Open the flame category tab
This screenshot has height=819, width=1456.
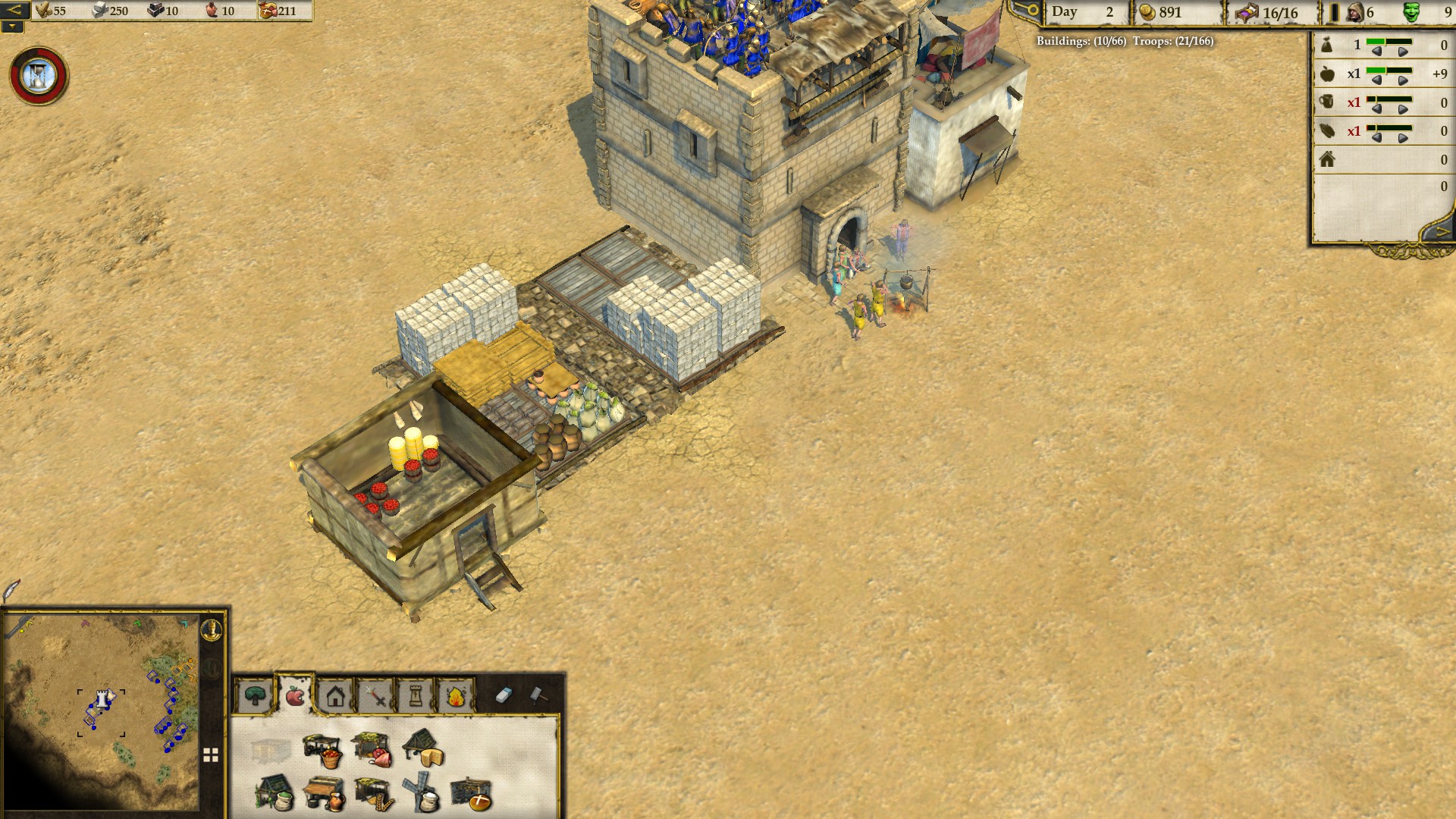[456, 695]
